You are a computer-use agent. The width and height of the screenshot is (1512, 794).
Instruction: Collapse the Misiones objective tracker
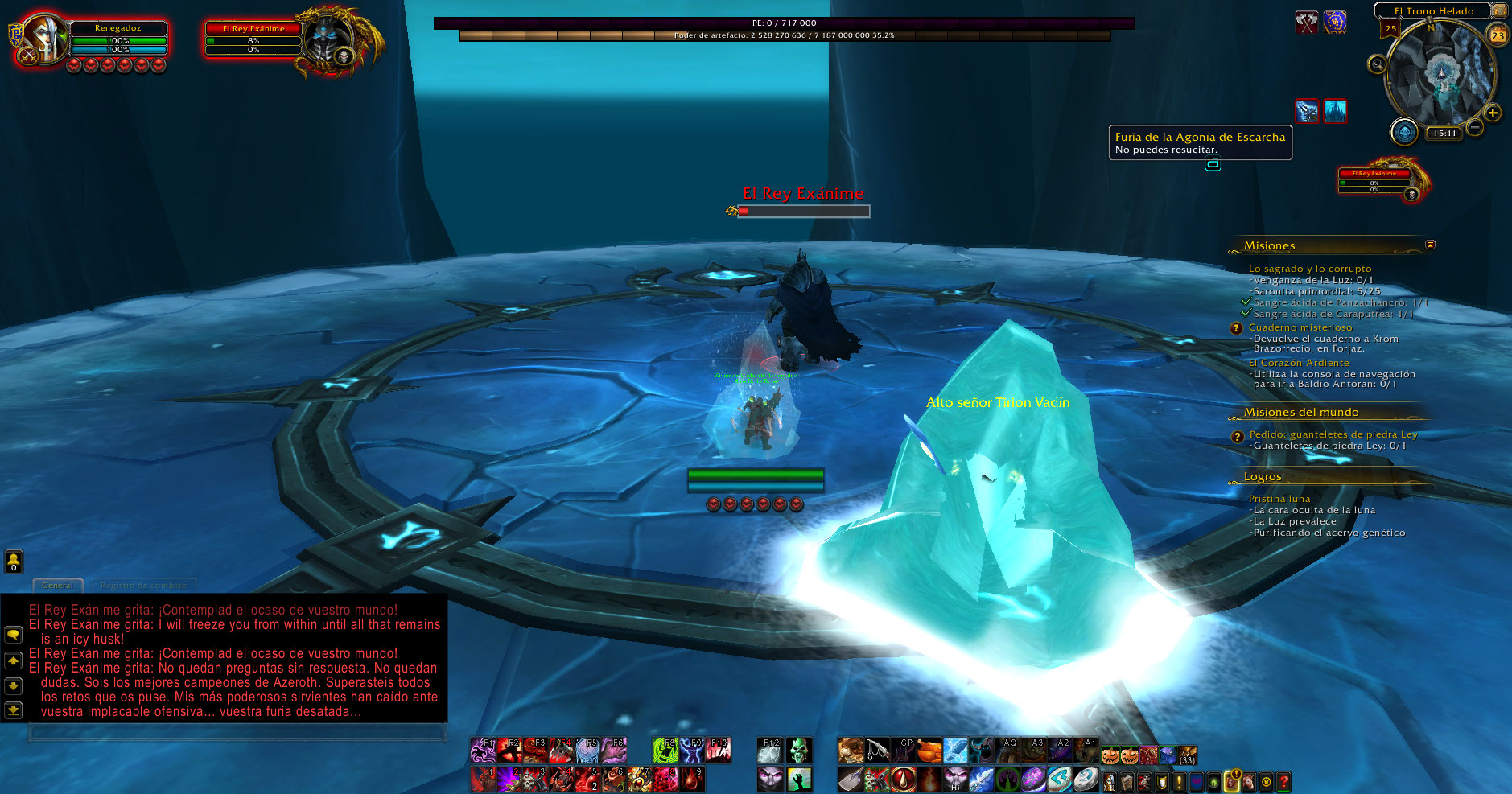point(1430,245)
